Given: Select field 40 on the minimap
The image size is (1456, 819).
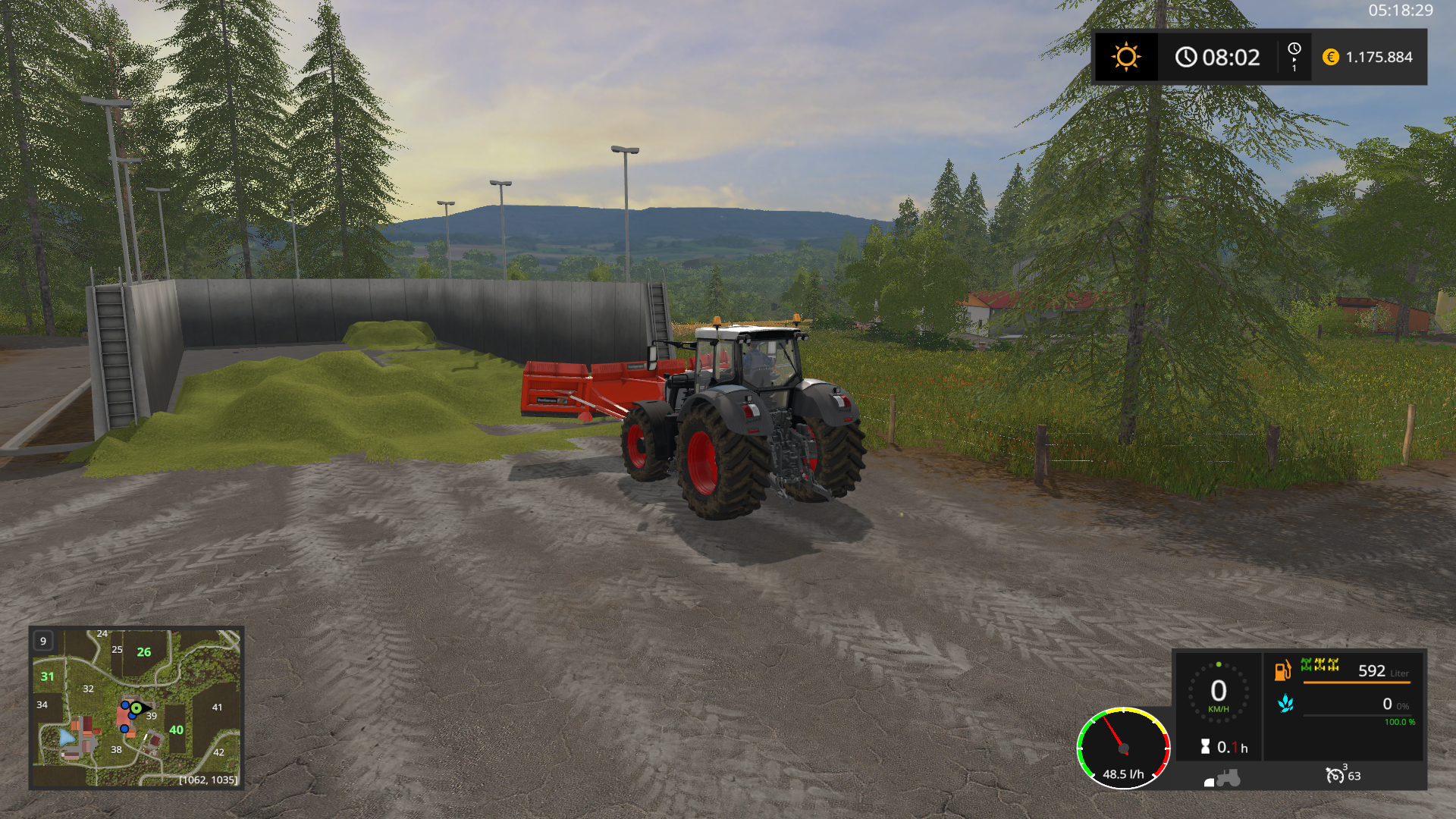Looking at the screenshot, I should 176,730.
